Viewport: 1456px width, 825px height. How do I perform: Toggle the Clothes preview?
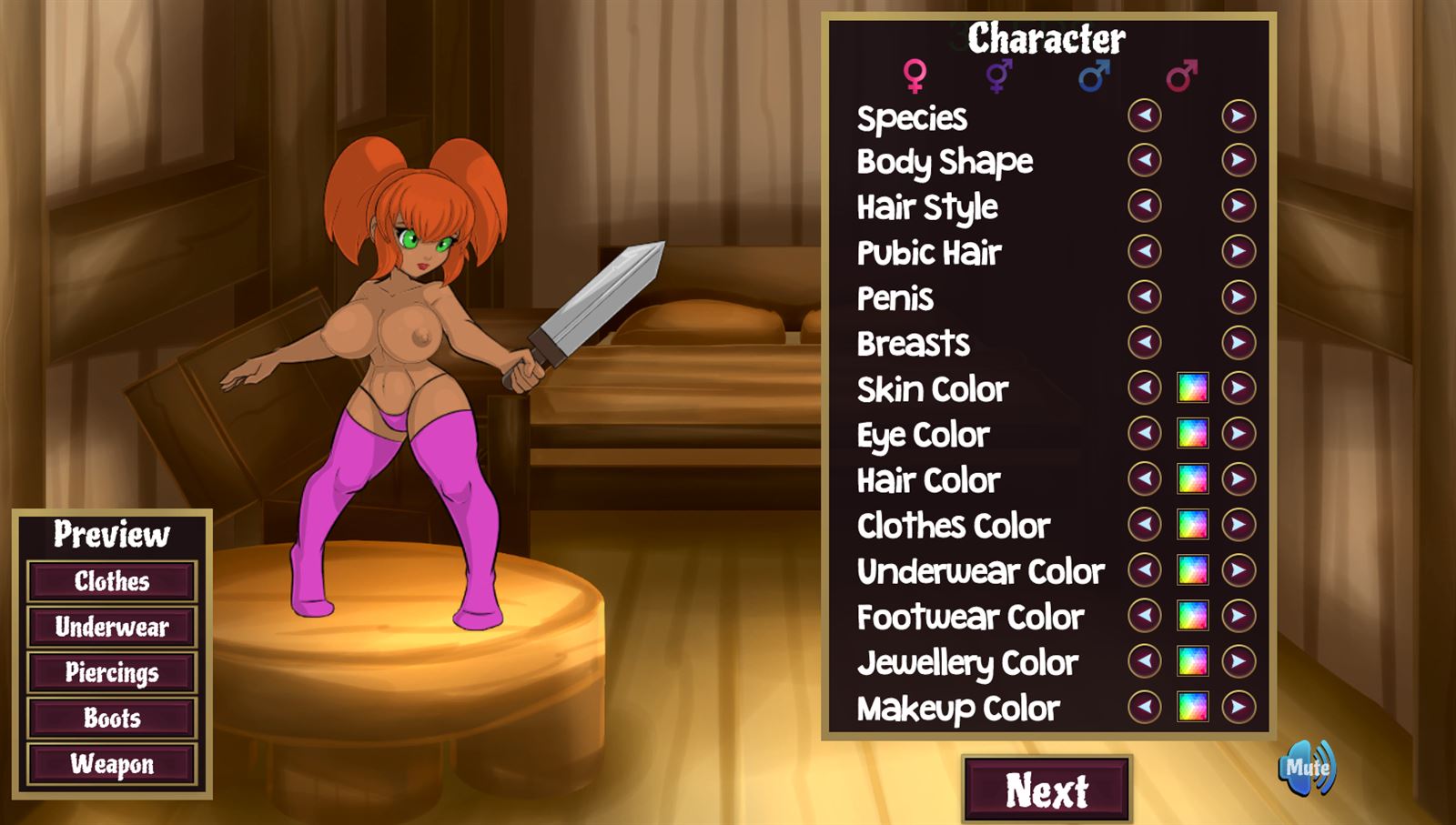tap(113, 581)
